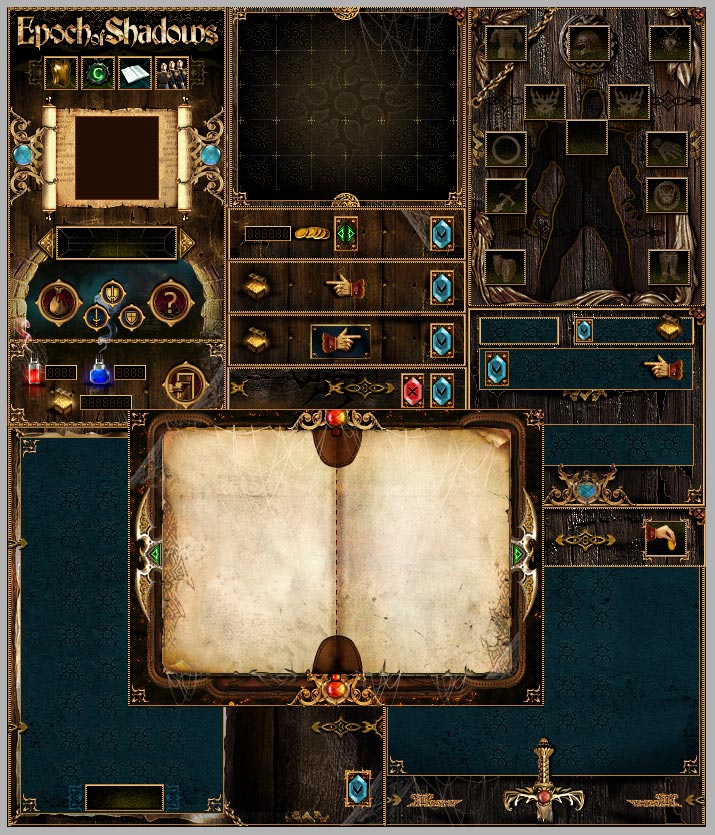
Task: Choose the chest armor equipment slot
Action: [506, 42]
